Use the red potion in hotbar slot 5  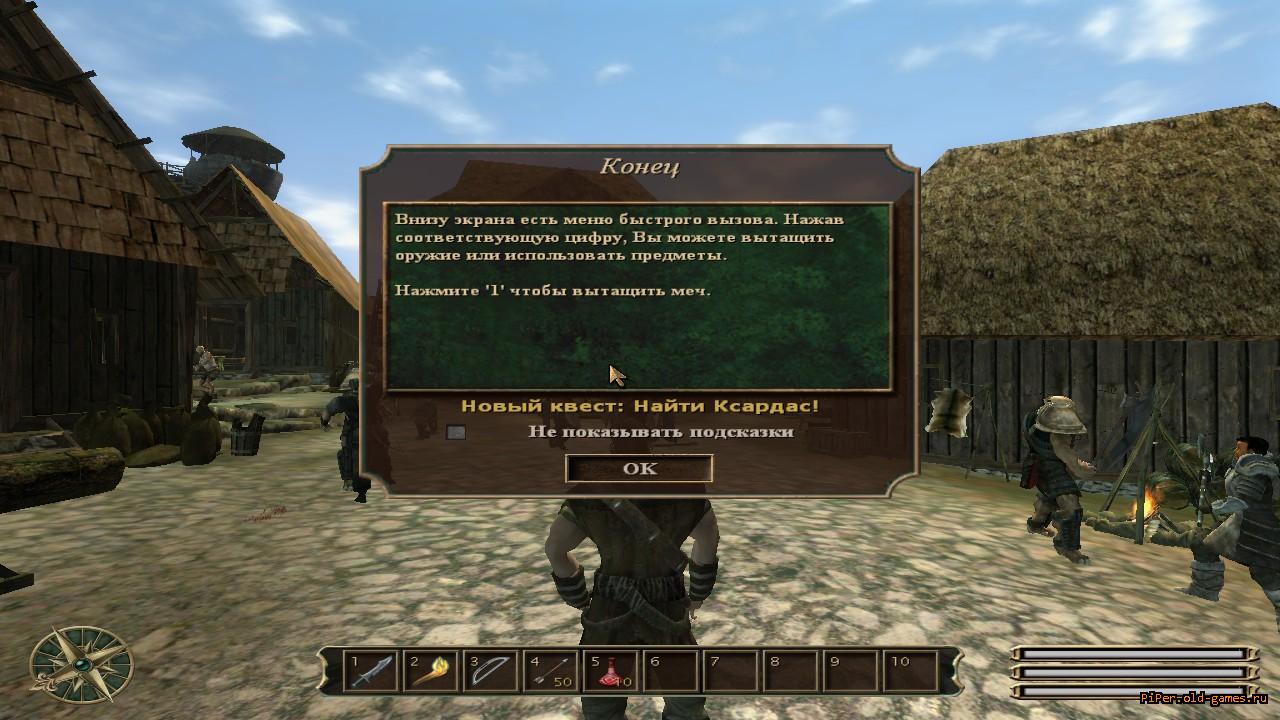pyautogui.click(x=611, y=671)
